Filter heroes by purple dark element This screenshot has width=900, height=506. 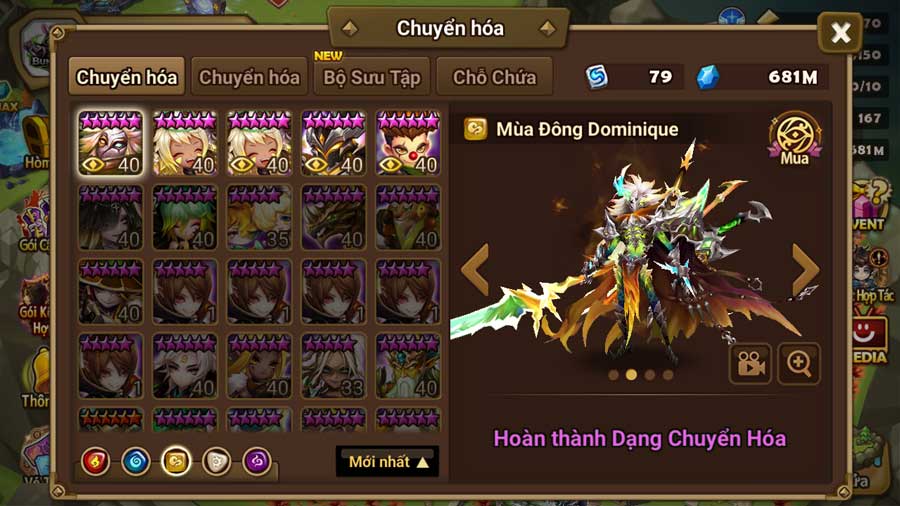coord(256,460)
